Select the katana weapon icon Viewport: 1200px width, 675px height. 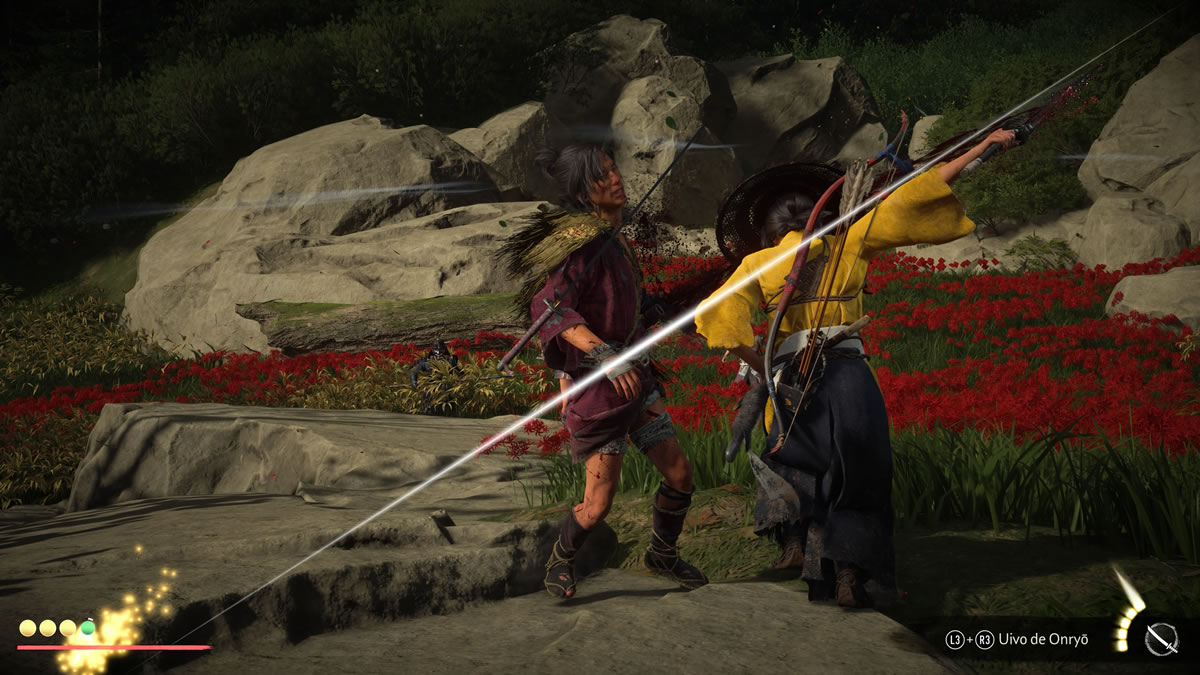1161,639
